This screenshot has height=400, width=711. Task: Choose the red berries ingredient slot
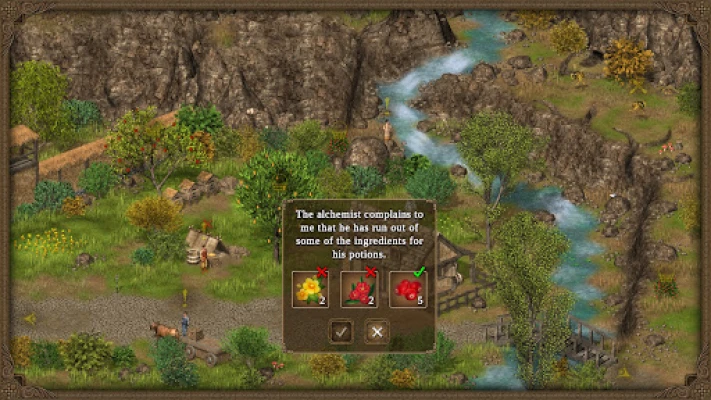(x=407, y=289)
